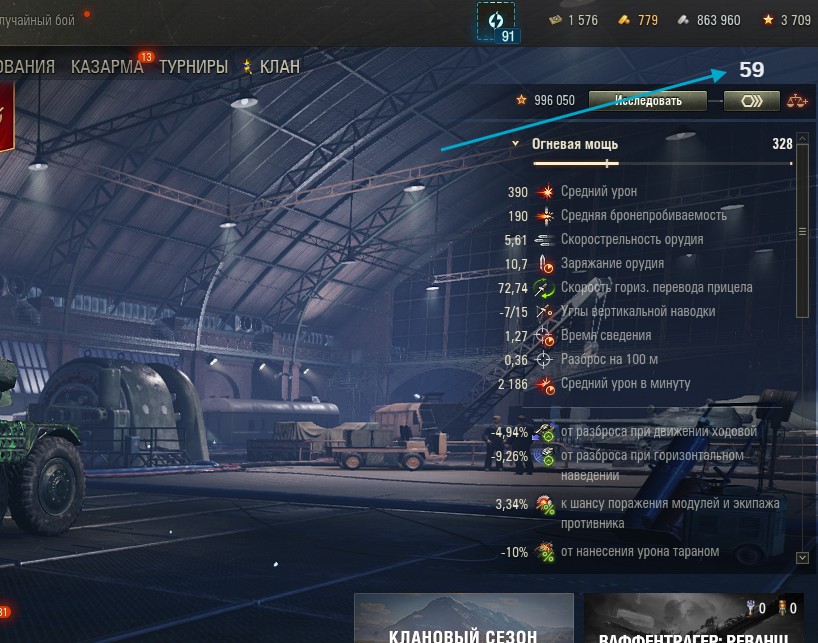Viewport: 818px width, 643px height.
Task: Collapse the Огневая мощь section
Action: tap(516, 144)
